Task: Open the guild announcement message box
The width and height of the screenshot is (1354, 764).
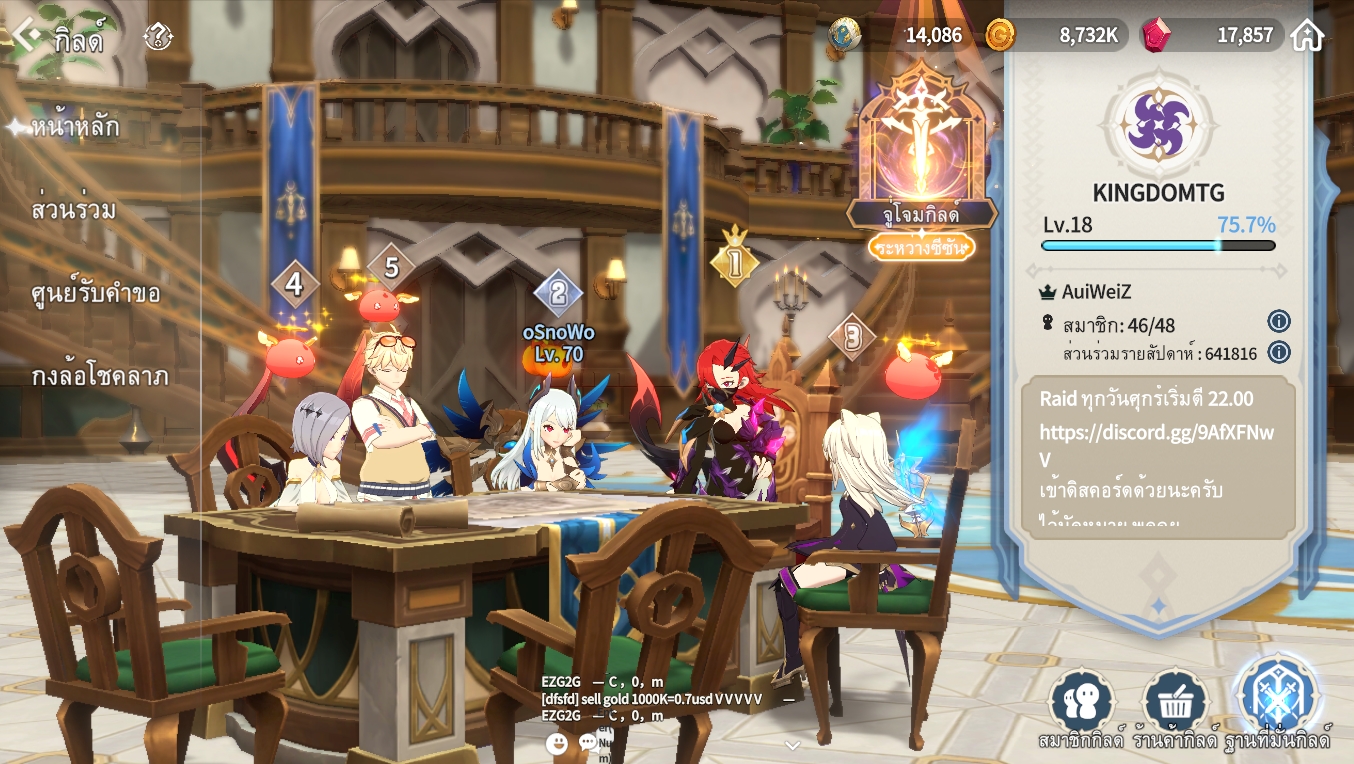Action: click(1158, 457)
